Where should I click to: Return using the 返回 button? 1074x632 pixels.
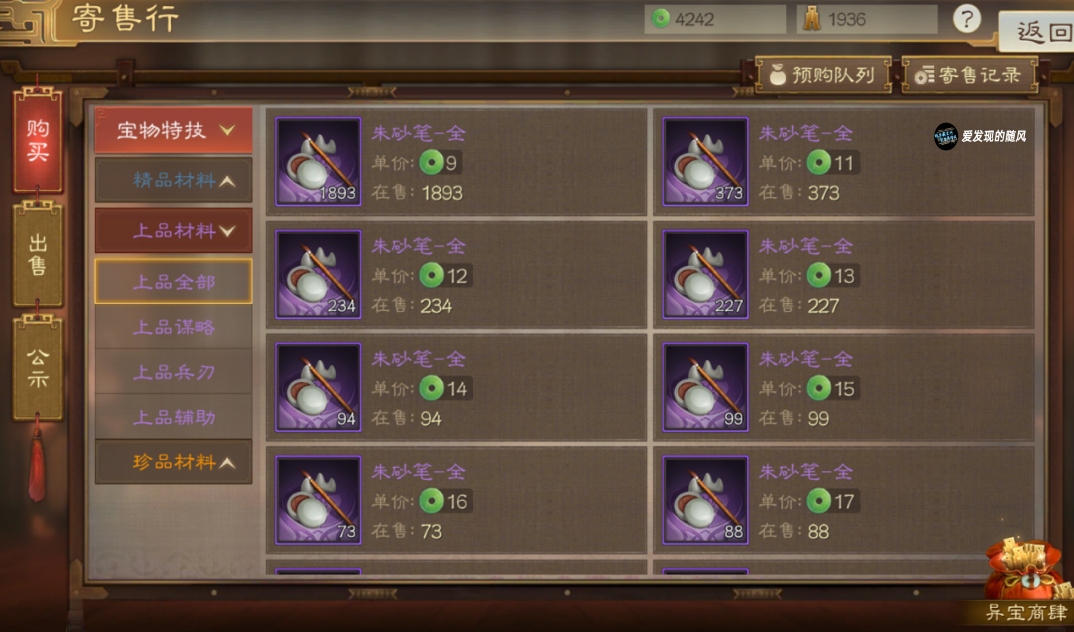[x=1042, y=32]
